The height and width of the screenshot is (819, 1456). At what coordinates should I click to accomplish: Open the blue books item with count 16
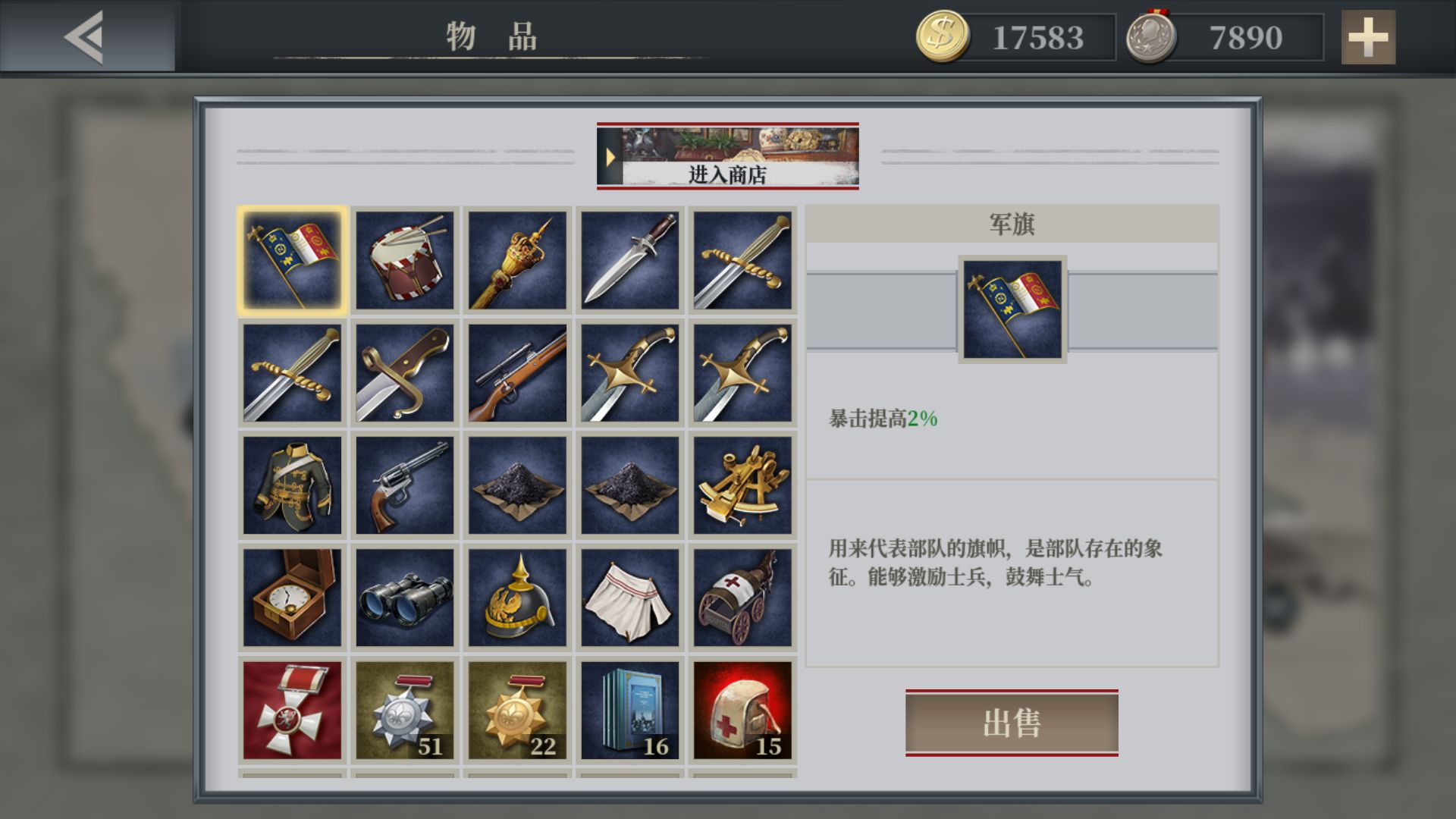(629, 708)
